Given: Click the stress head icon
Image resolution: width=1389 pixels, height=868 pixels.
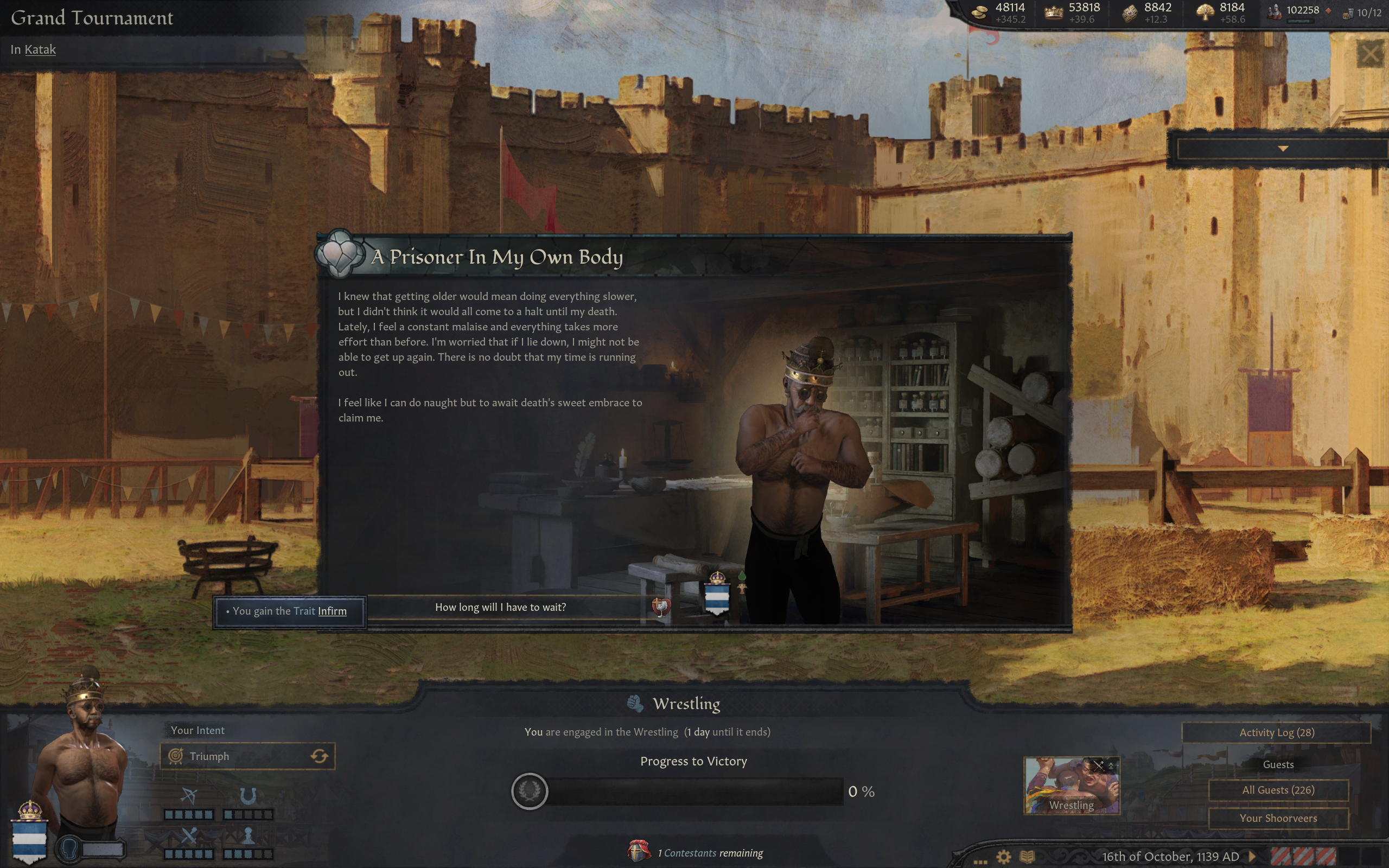Looking at the screenshot, I should tap(69, 848).
